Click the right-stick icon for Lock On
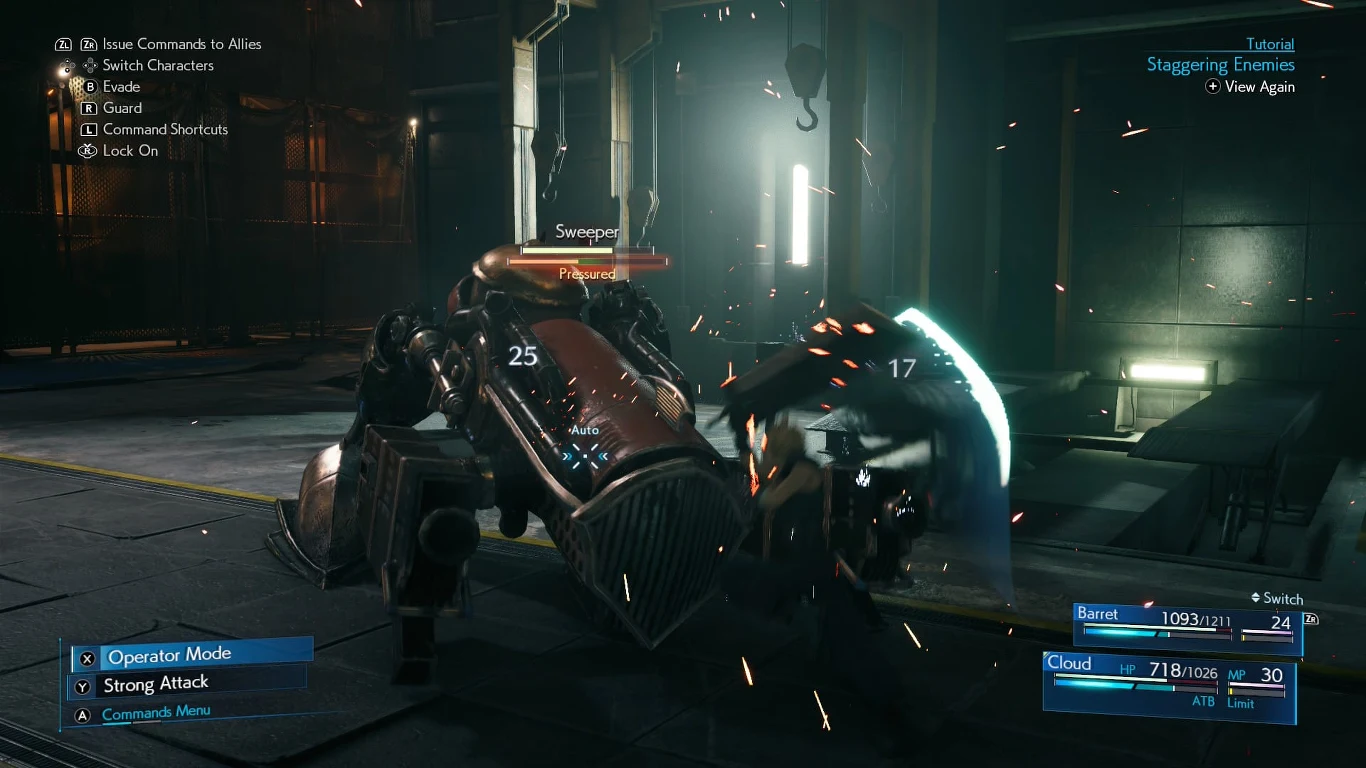Image resolution: width=1366 pixels, height=768 pixels. coord(88,150)
